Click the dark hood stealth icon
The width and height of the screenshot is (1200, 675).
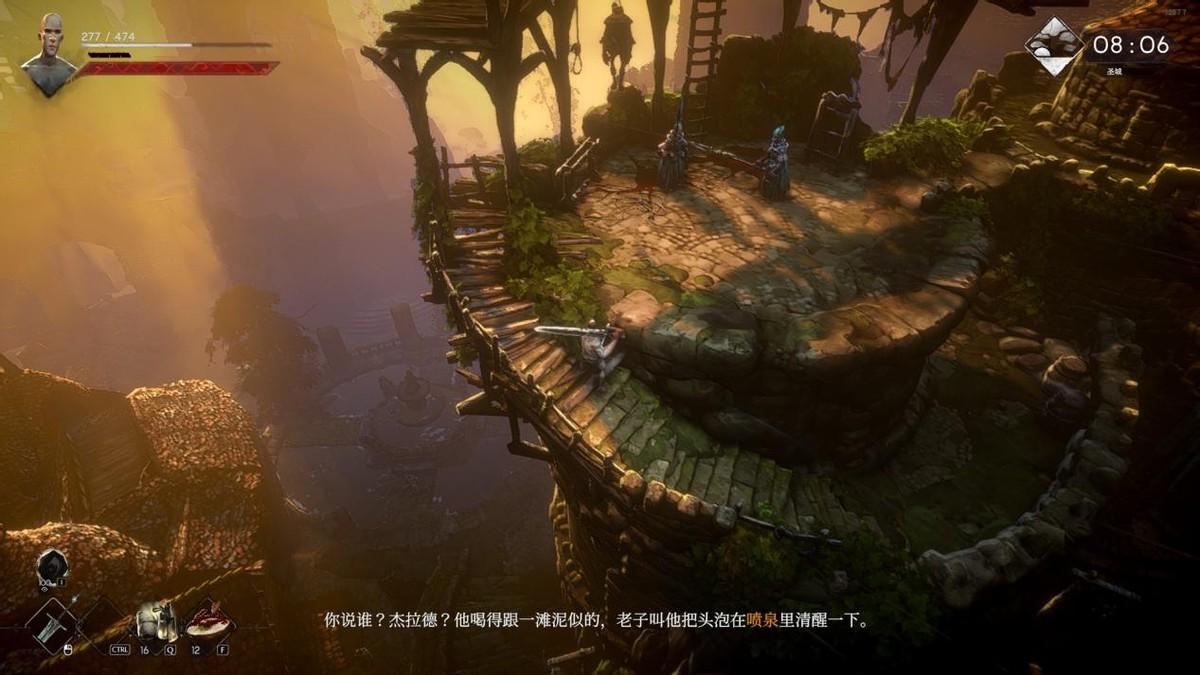point(50,567)
